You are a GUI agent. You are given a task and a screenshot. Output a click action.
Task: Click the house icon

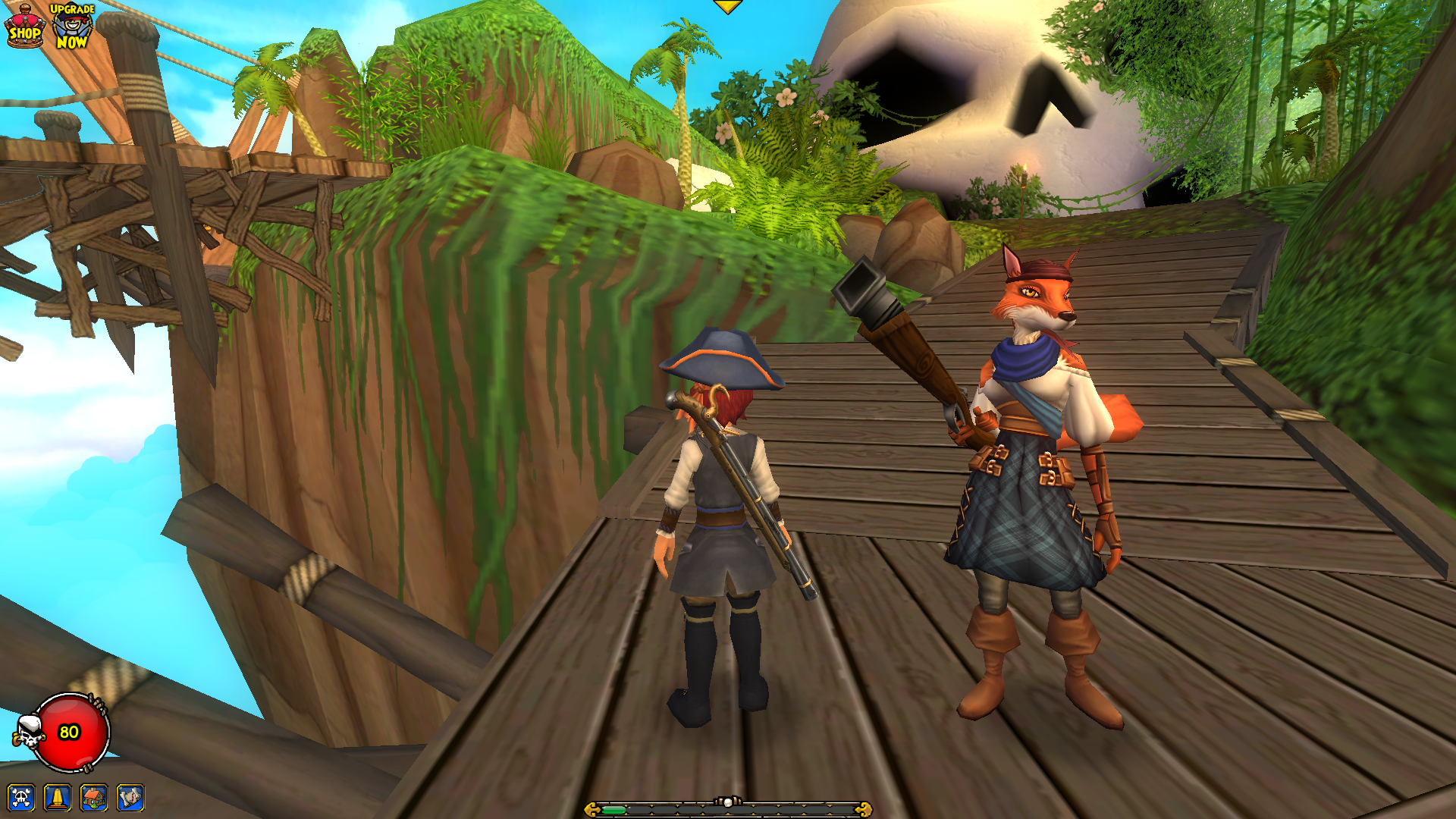tap(94, 797)
